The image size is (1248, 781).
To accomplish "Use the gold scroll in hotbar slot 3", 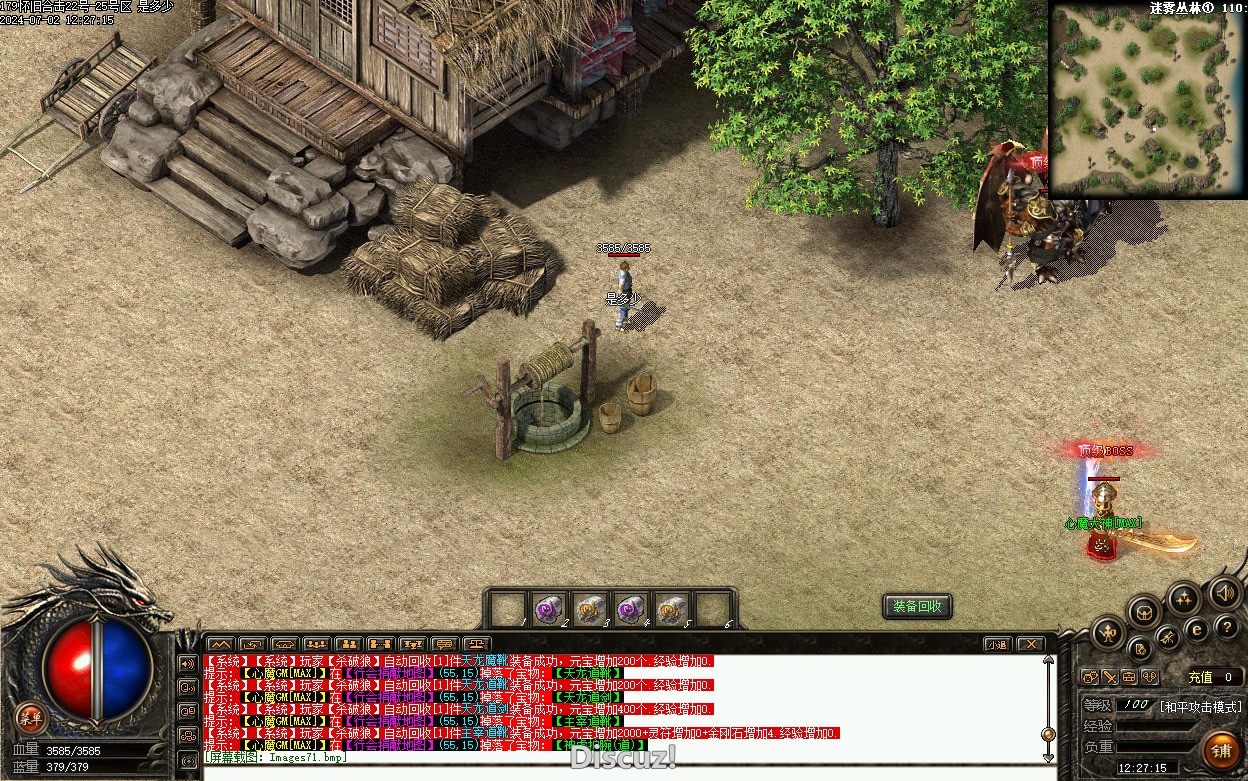I will click(x=588, y=608).
